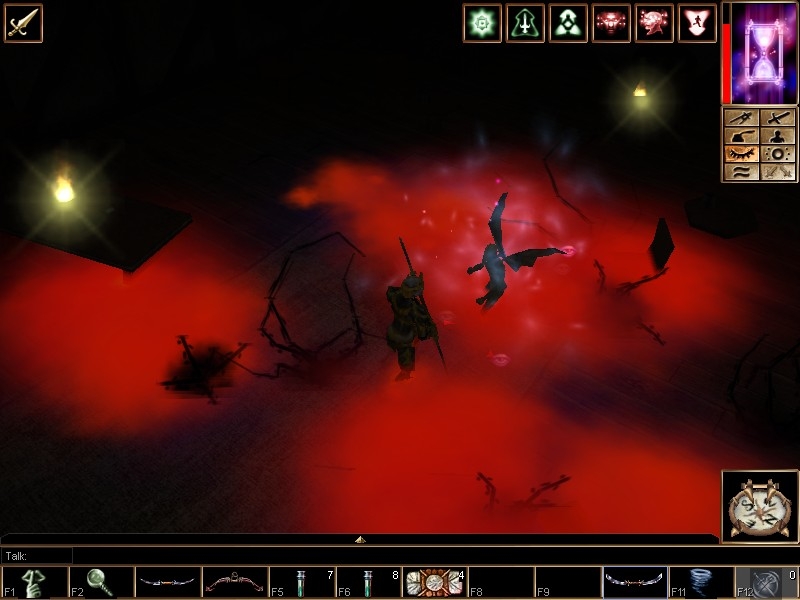Equip the bow in slot F10
This screenshot has width=800, height=600.
coord(636,582)
